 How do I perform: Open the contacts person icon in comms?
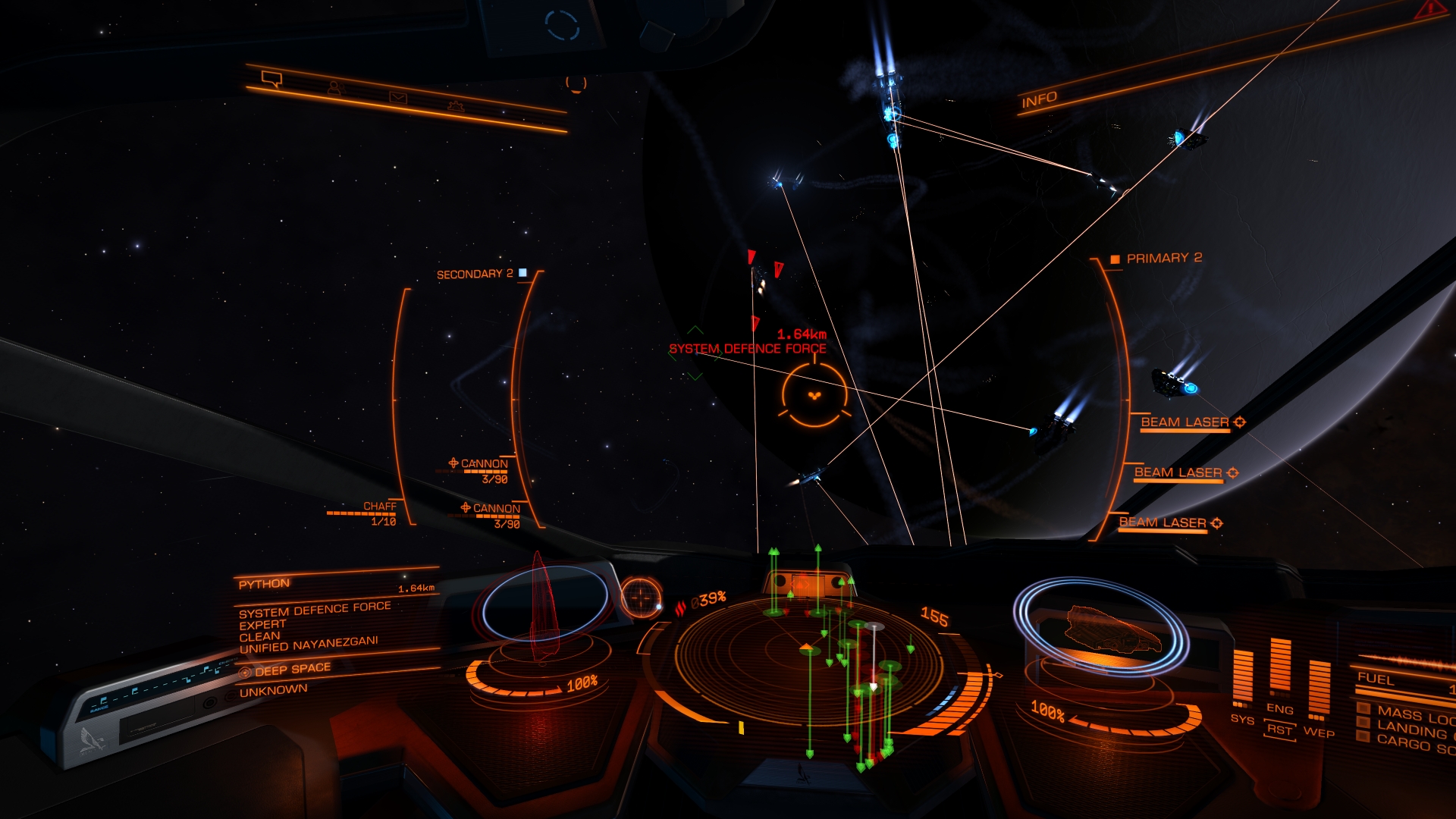point(334,89)
